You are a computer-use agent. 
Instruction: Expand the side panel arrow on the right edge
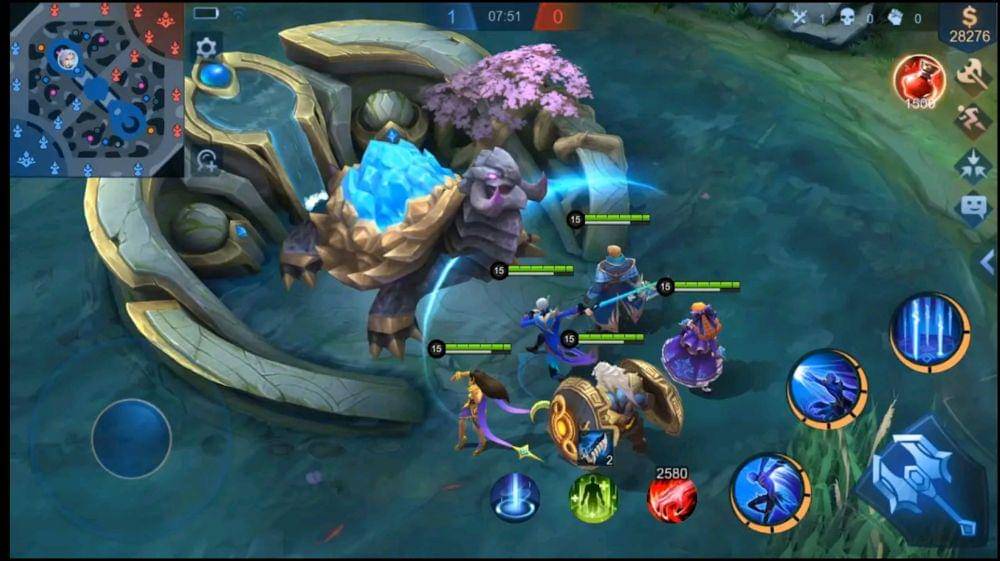987,267
